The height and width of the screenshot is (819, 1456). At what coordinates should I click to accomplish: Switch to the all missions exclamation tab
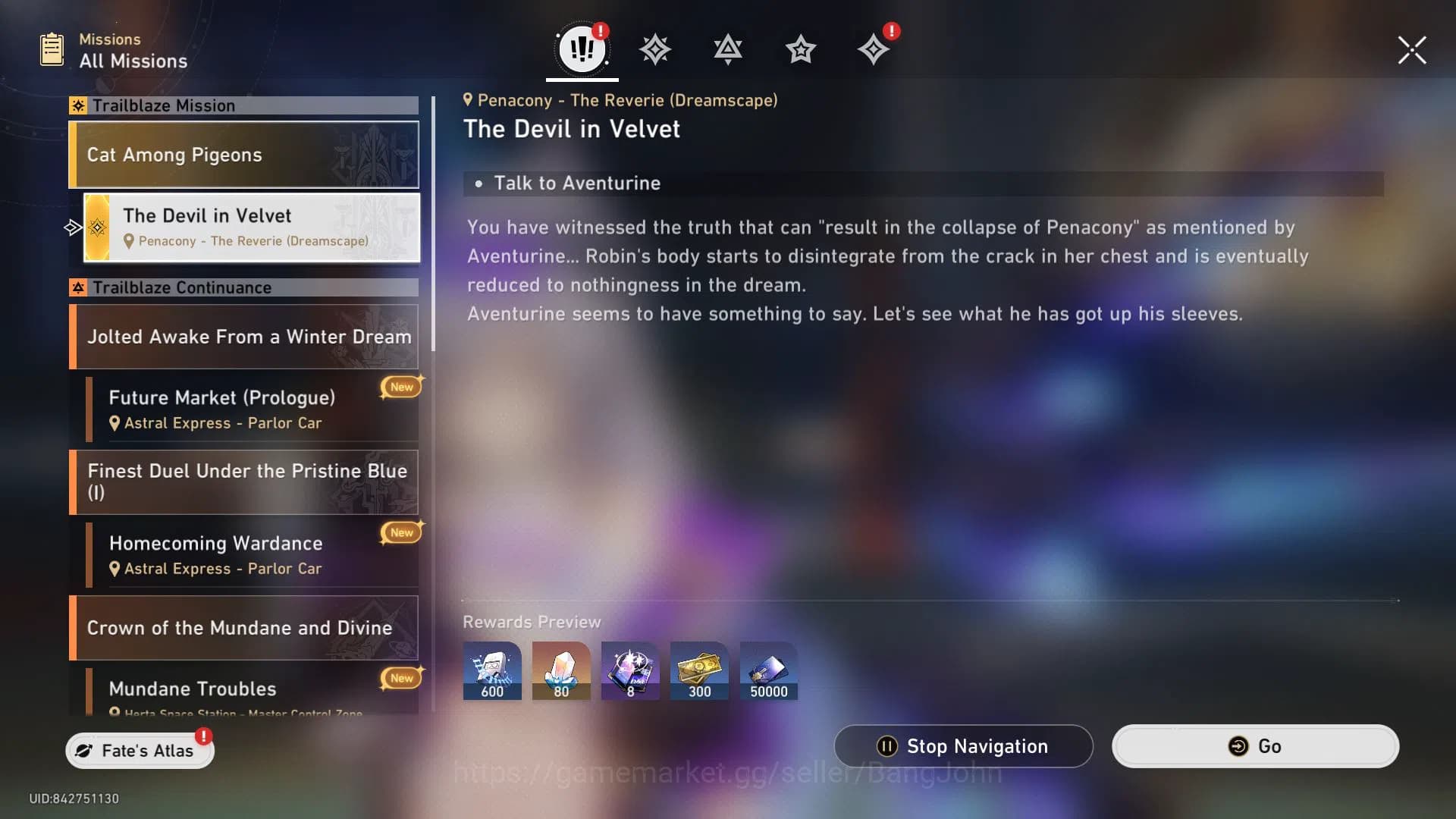point(582,49)
